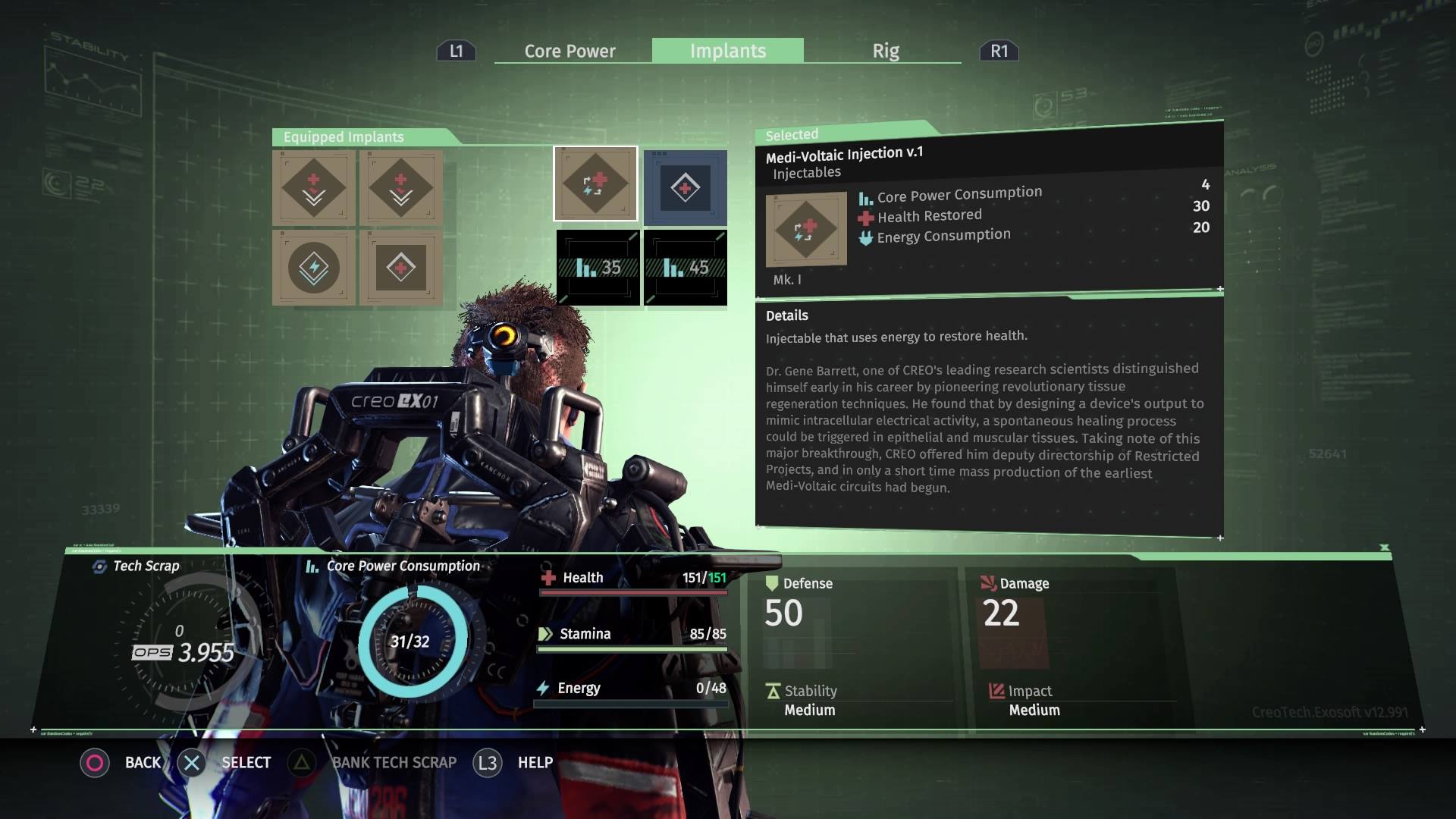Open the Rig tab
The width and height of the screenshot is (1456, 819).
pyautogui.click(x=885, y=51)
